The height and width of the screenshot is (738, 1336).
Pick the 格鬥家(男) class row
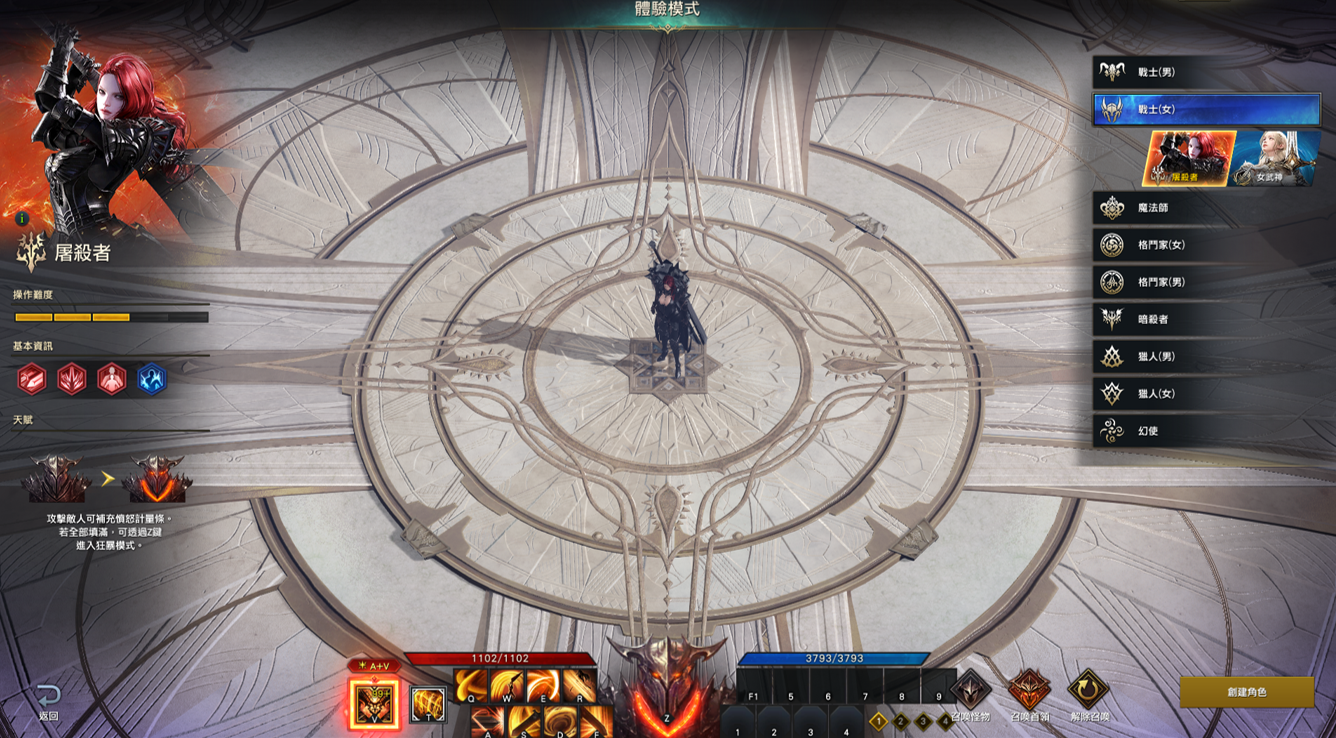tap(1205, 282)
